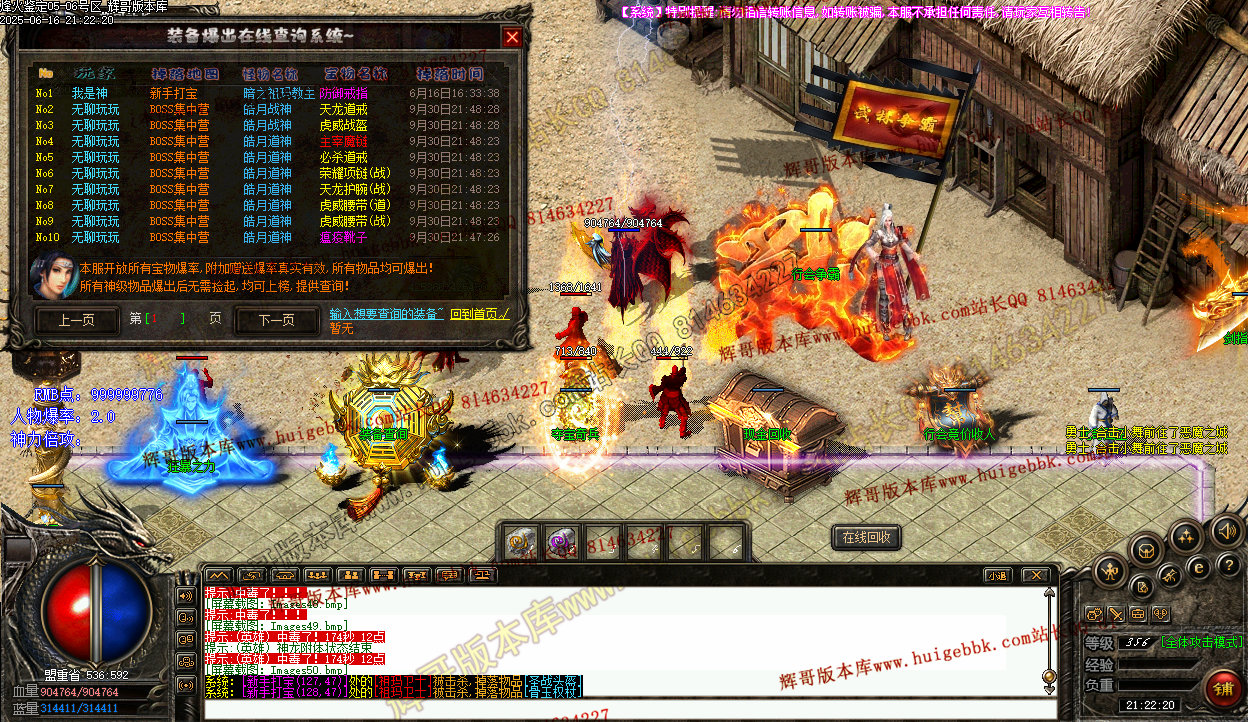
Task: Close the equipment drop query window
Action: pyautogui.click(x=512, y=38)
